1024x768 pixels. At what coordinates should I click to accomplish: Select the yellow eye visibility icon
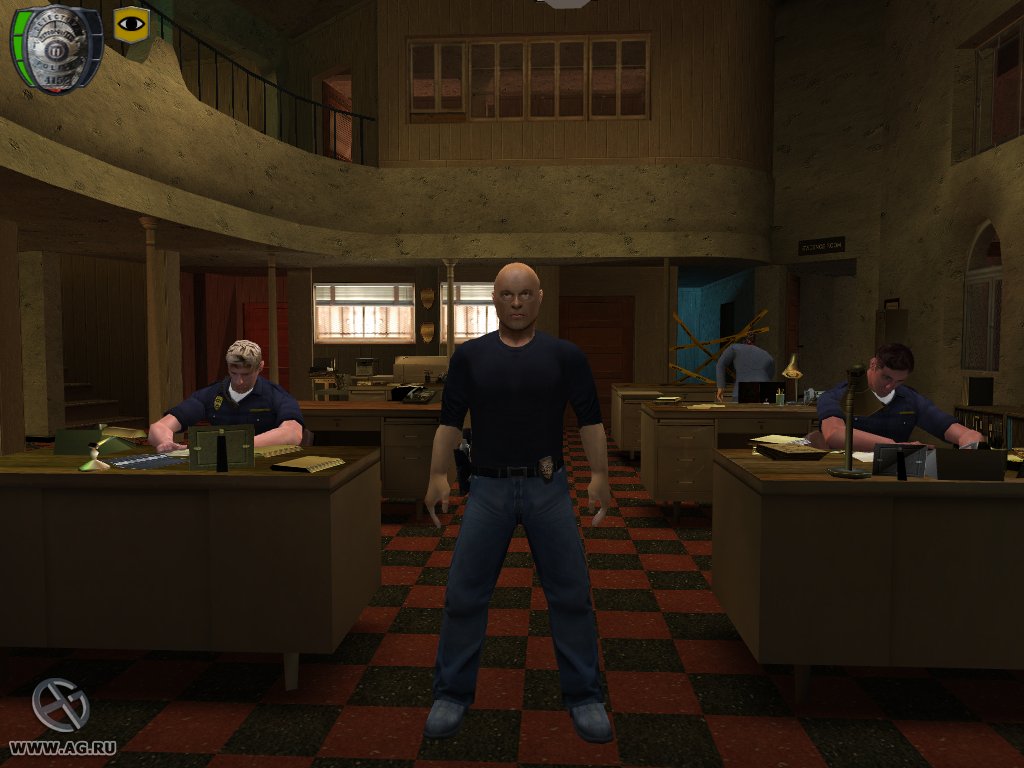tap(130, 24)
